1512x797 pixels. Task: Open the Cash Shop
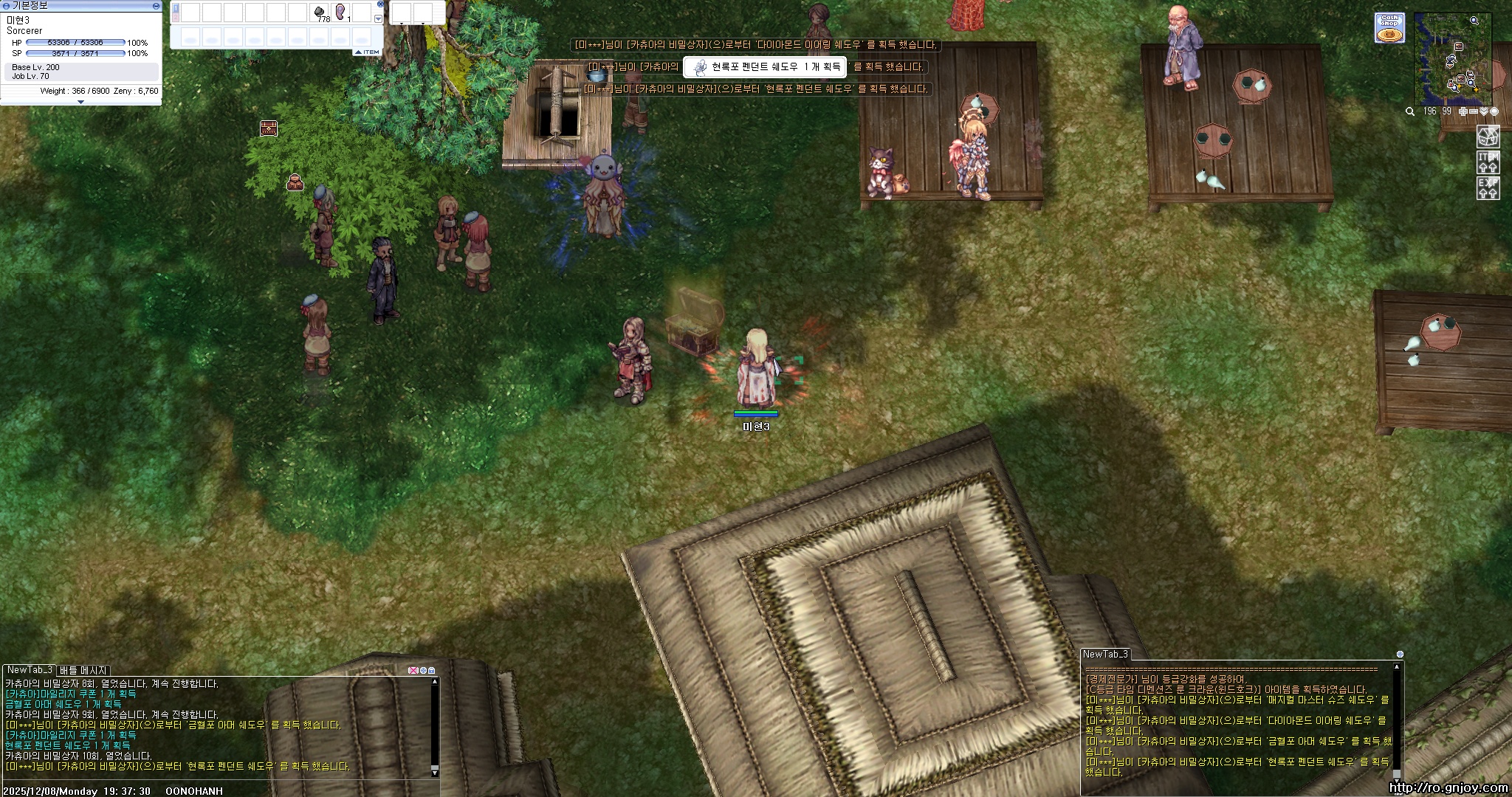1389,28
